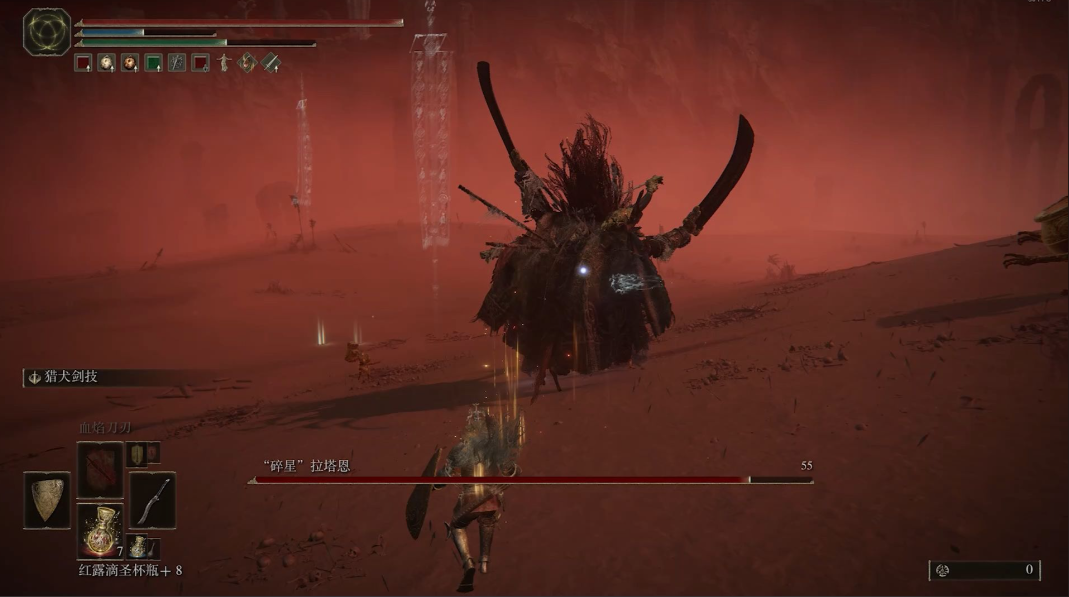
Task: Select the right-hand curved sword slot
Action: click(152, 499)
